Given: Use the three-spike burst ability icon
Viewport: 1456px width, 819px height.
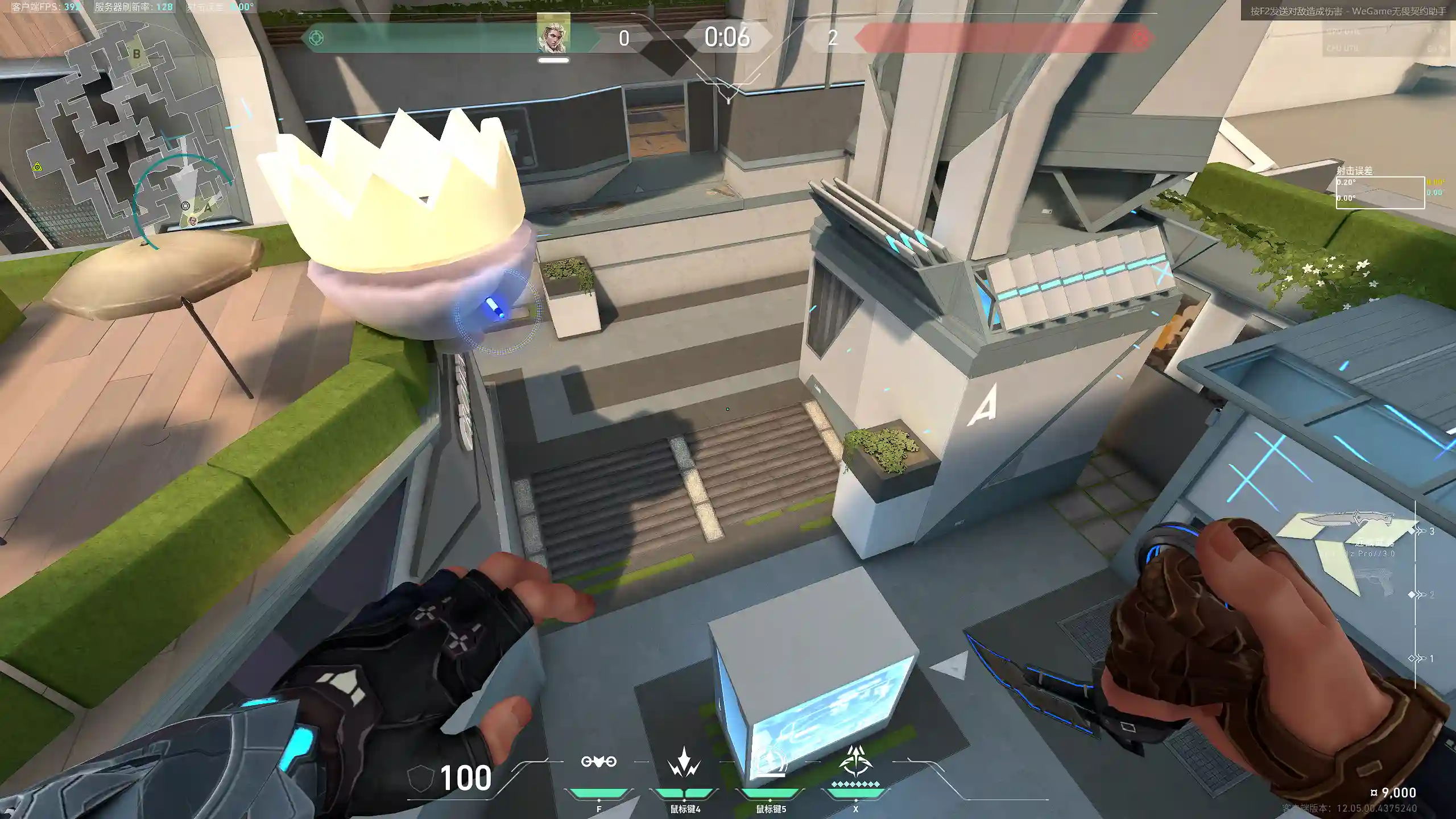Looking at the screenshot, I should click(684, 763).
